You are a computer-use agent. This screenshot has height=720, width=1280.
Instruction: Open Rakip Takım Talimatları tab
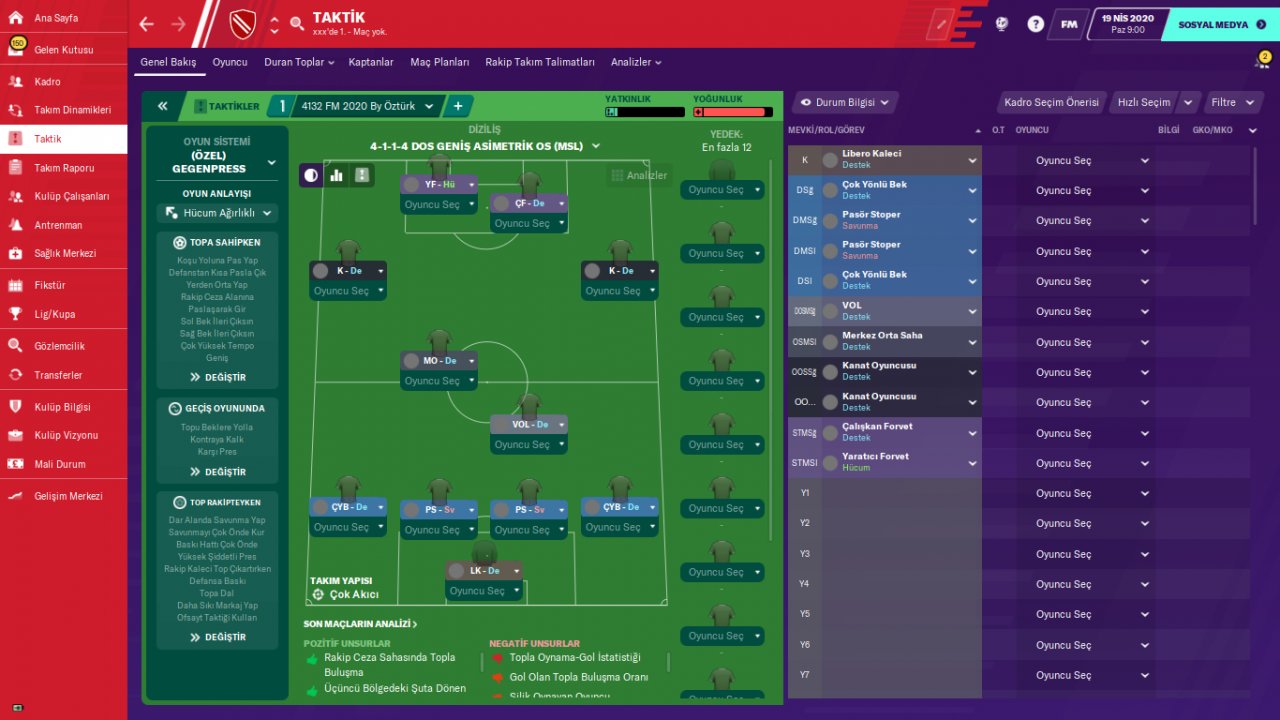pyautogui.click(x=540, y=62)
